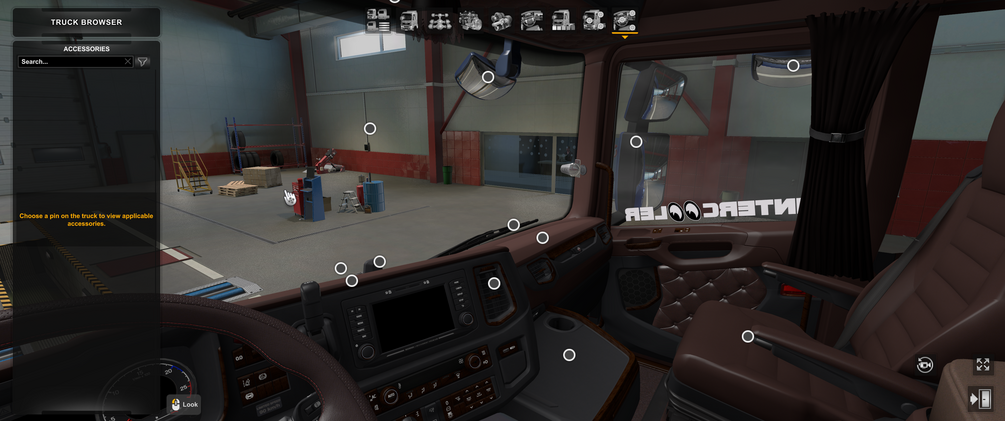Pick the pin on the center console table
1005x421 pixels.
click(x=569, y=355)
